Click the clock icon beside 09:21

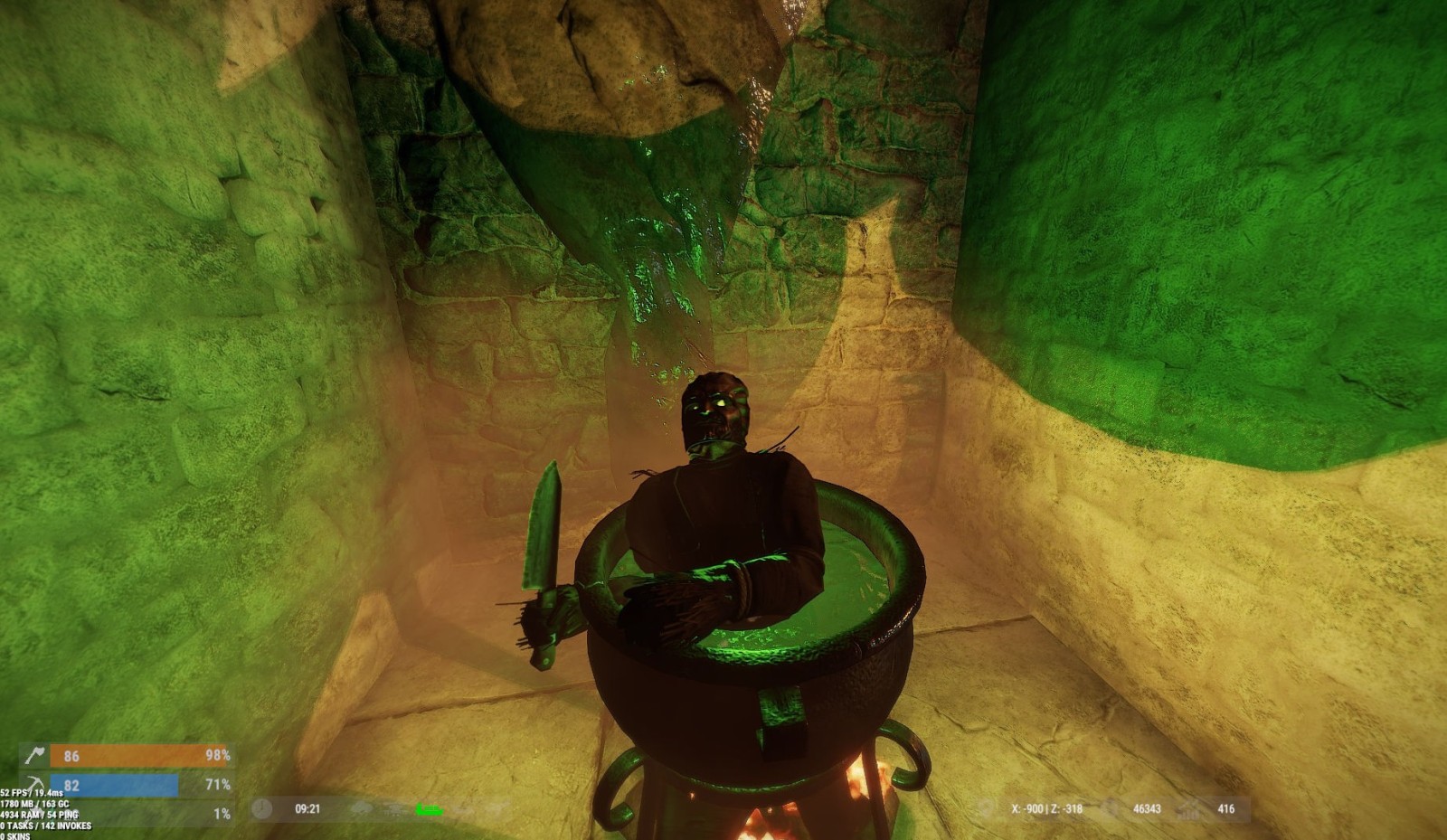(x=262, y=808)
